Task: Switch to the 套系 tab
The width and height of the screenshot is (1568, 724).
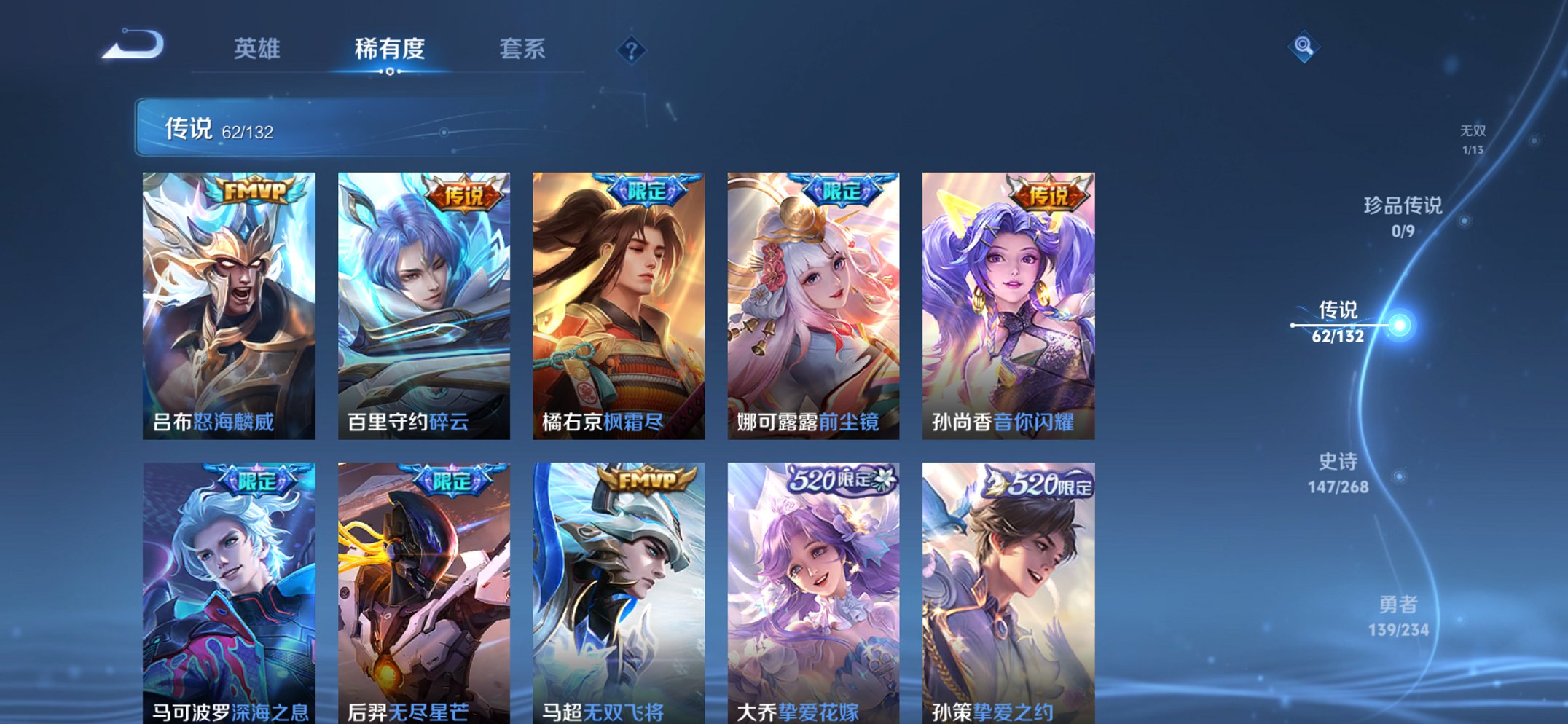Action: point(522,48)
